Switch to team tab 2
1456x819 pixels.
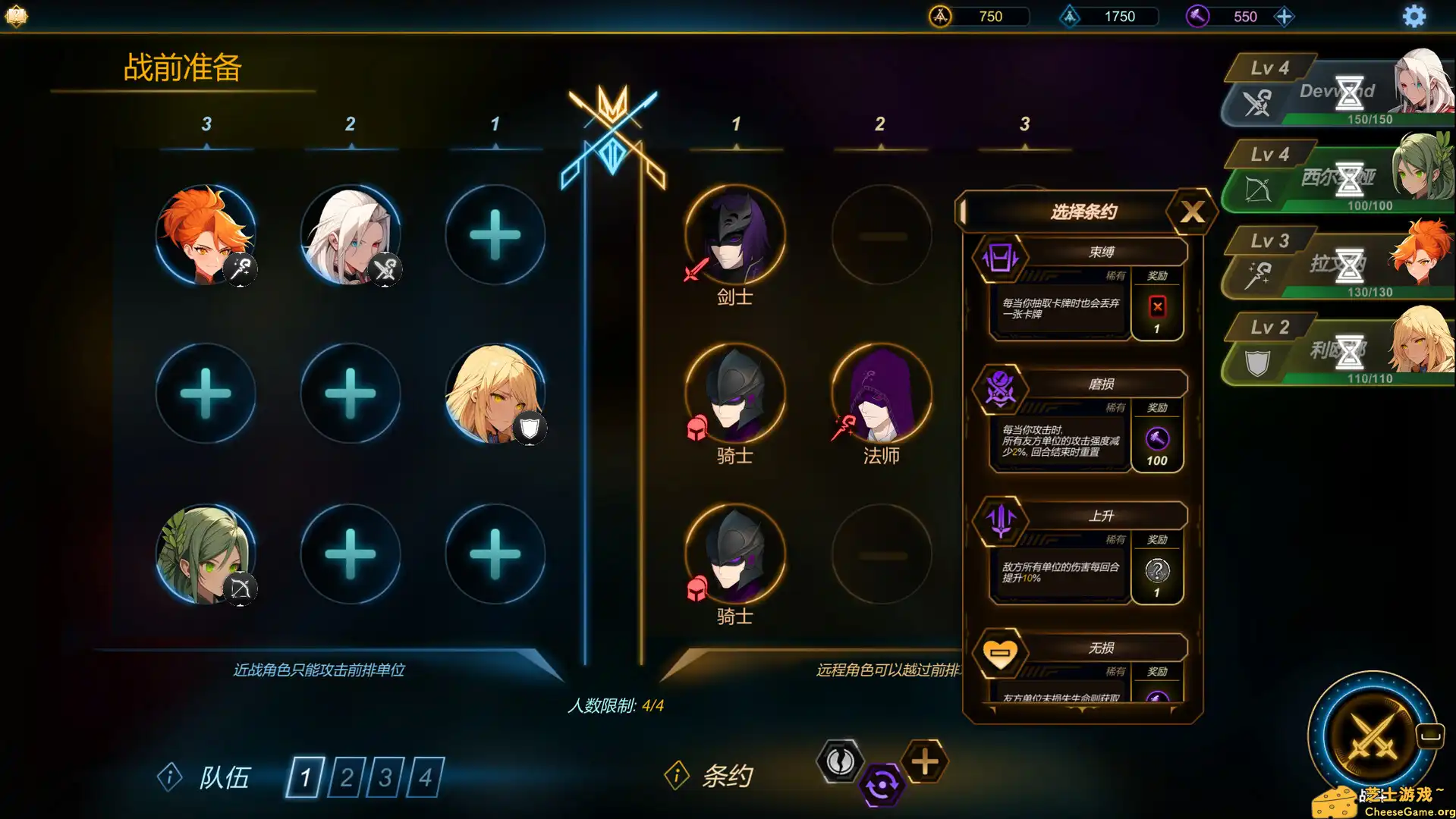(347, 778)
